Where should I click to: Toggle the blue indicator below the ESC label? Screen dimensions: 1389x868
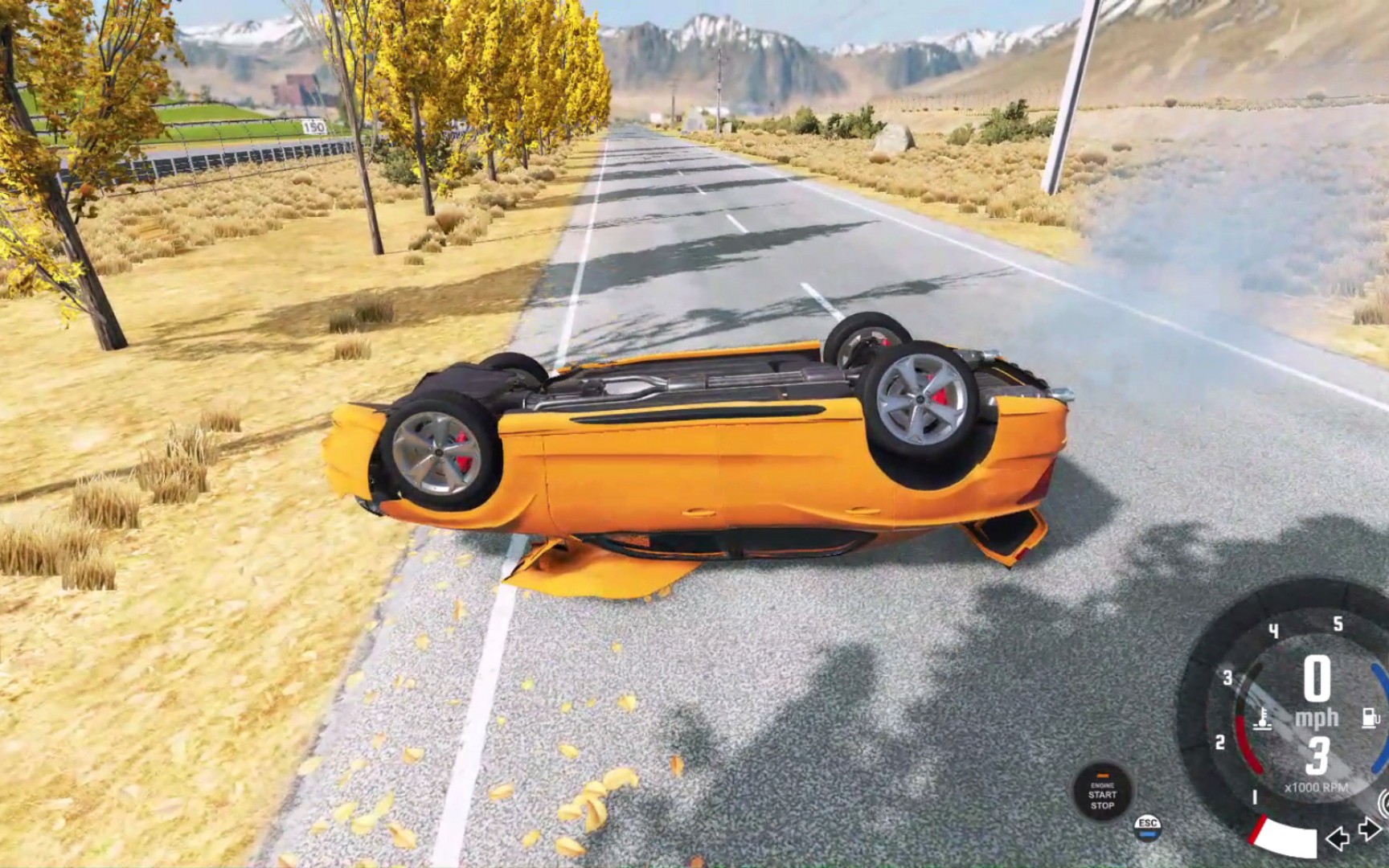(1148, 836)
